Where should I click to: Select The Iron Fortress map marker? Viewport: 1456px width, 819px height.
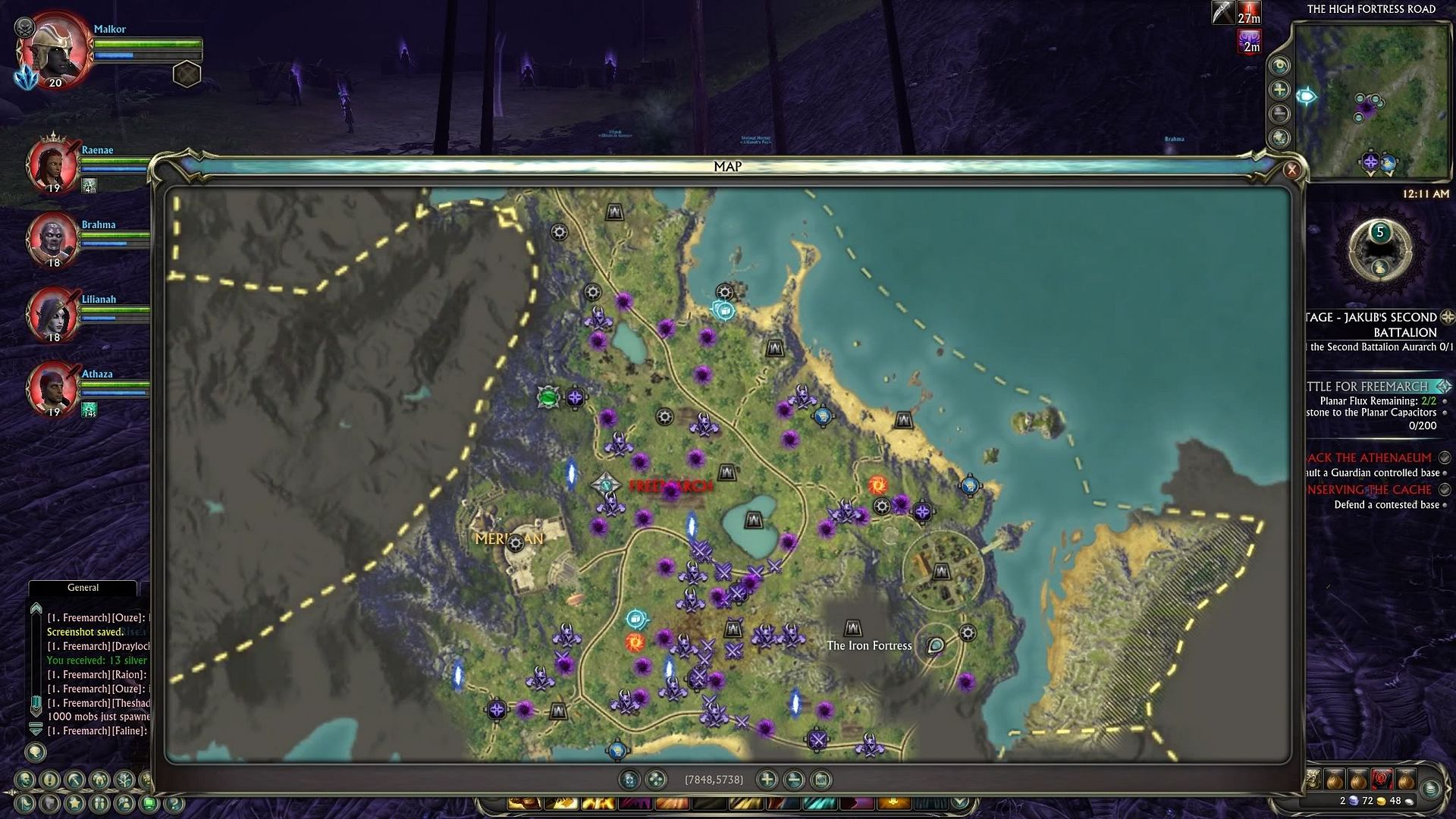[x=853, y=629]
